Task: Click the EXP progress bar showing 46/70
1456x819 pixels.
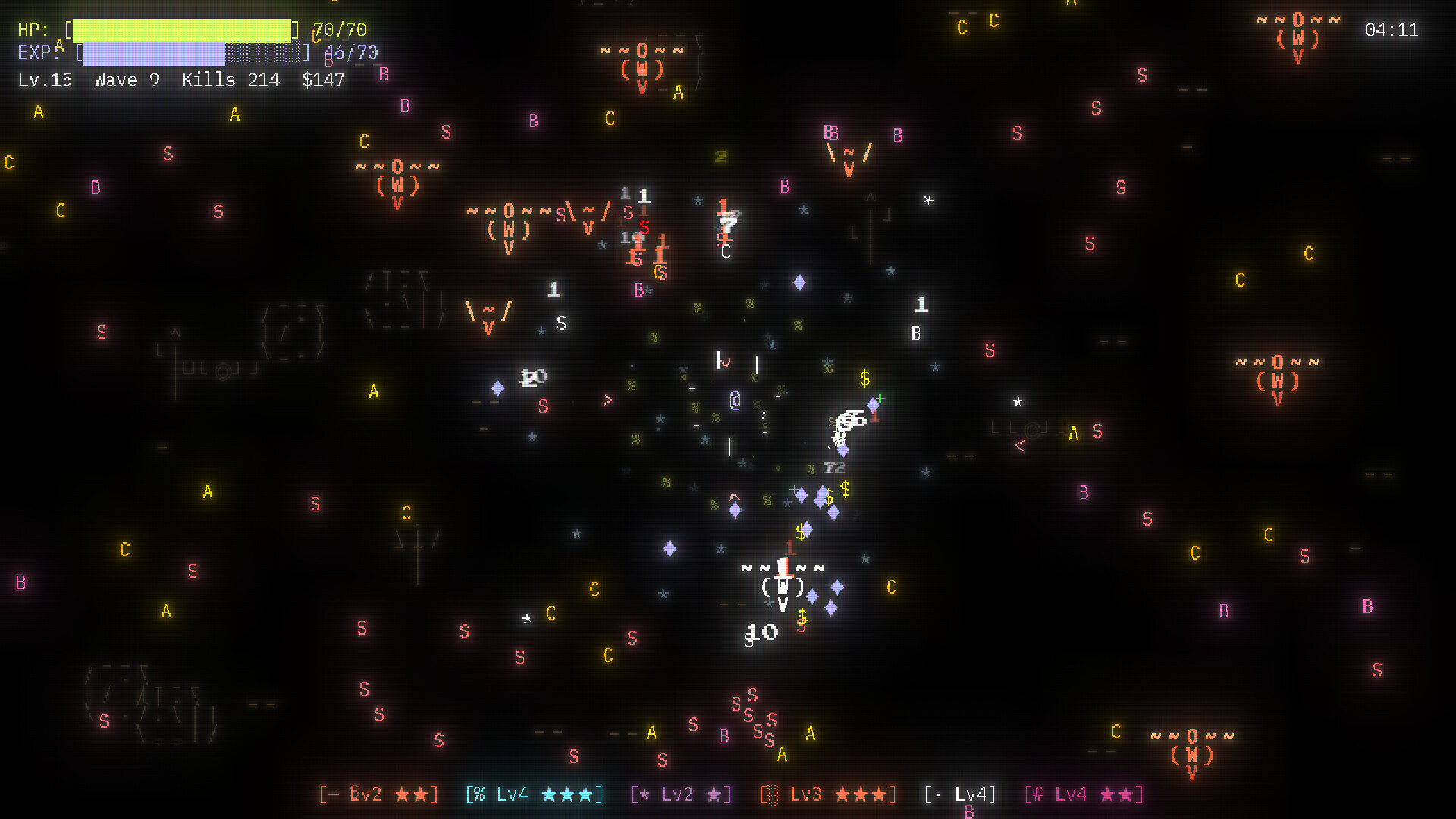Action: [190, 53]
